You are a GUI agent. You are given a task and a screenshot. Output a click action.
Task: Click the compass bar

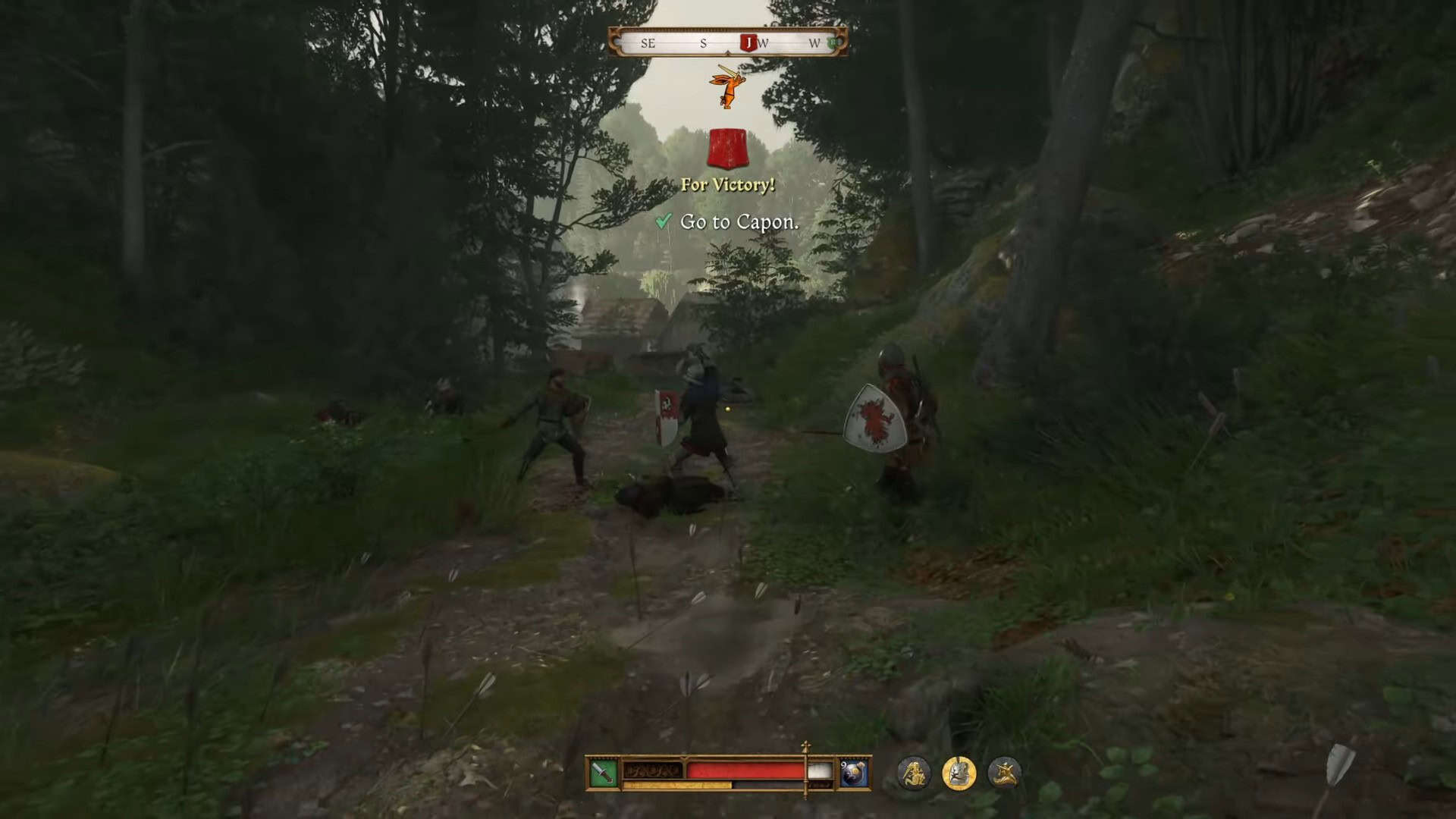[x=727, y=42]
